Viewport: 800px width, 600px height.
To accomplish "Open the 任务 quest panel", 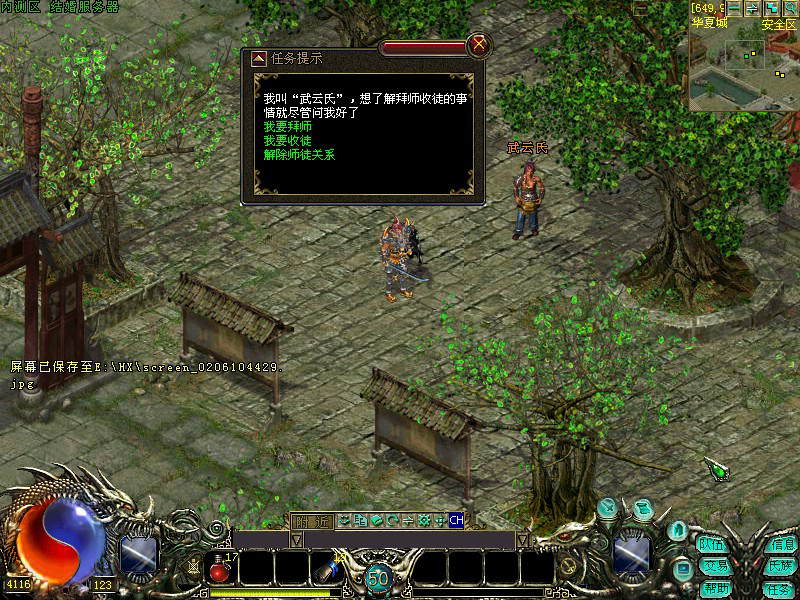I will click(x=778, y=588).
